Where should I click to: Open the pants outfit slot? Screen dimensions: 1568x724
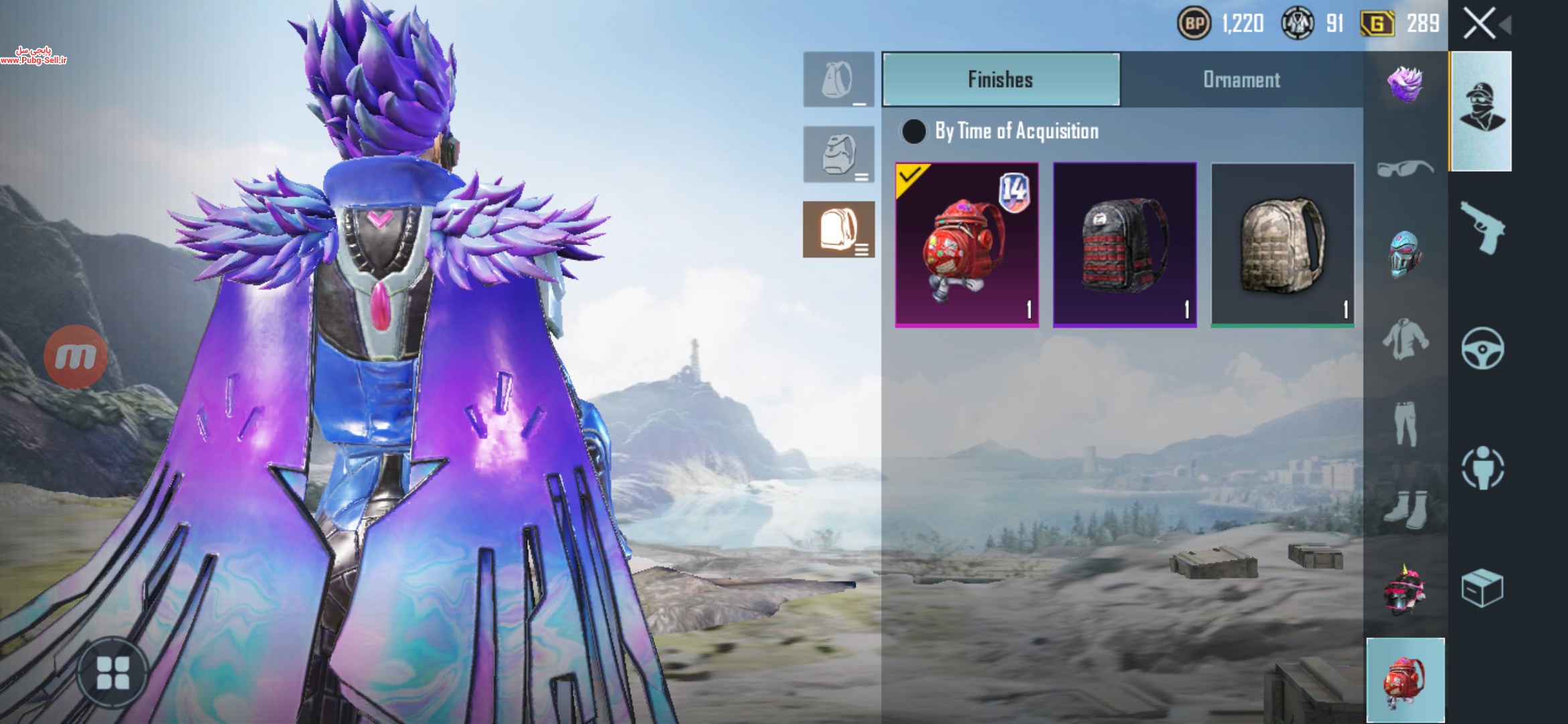1405,424
